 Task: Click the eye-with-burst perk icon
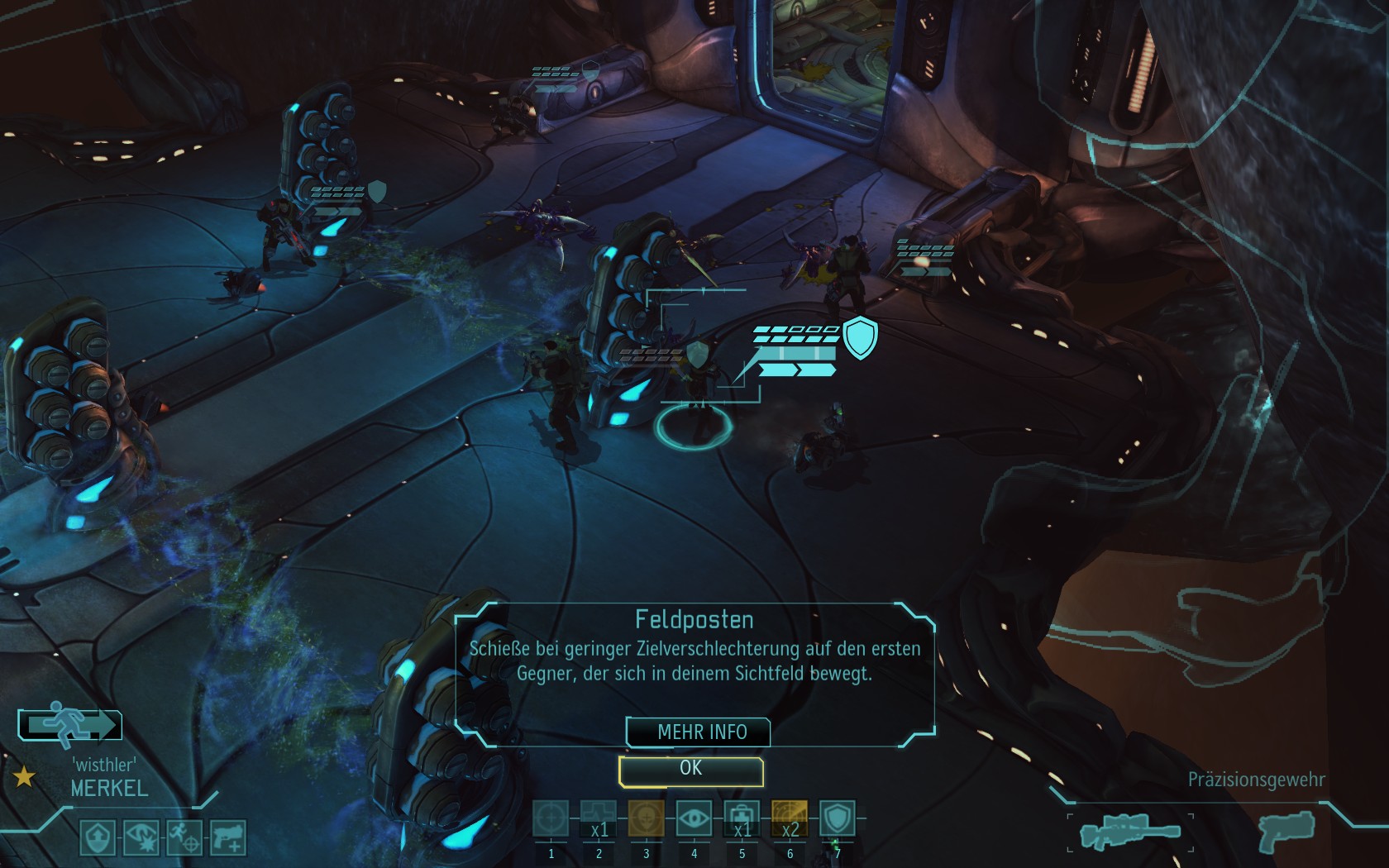tap(141, 838)
